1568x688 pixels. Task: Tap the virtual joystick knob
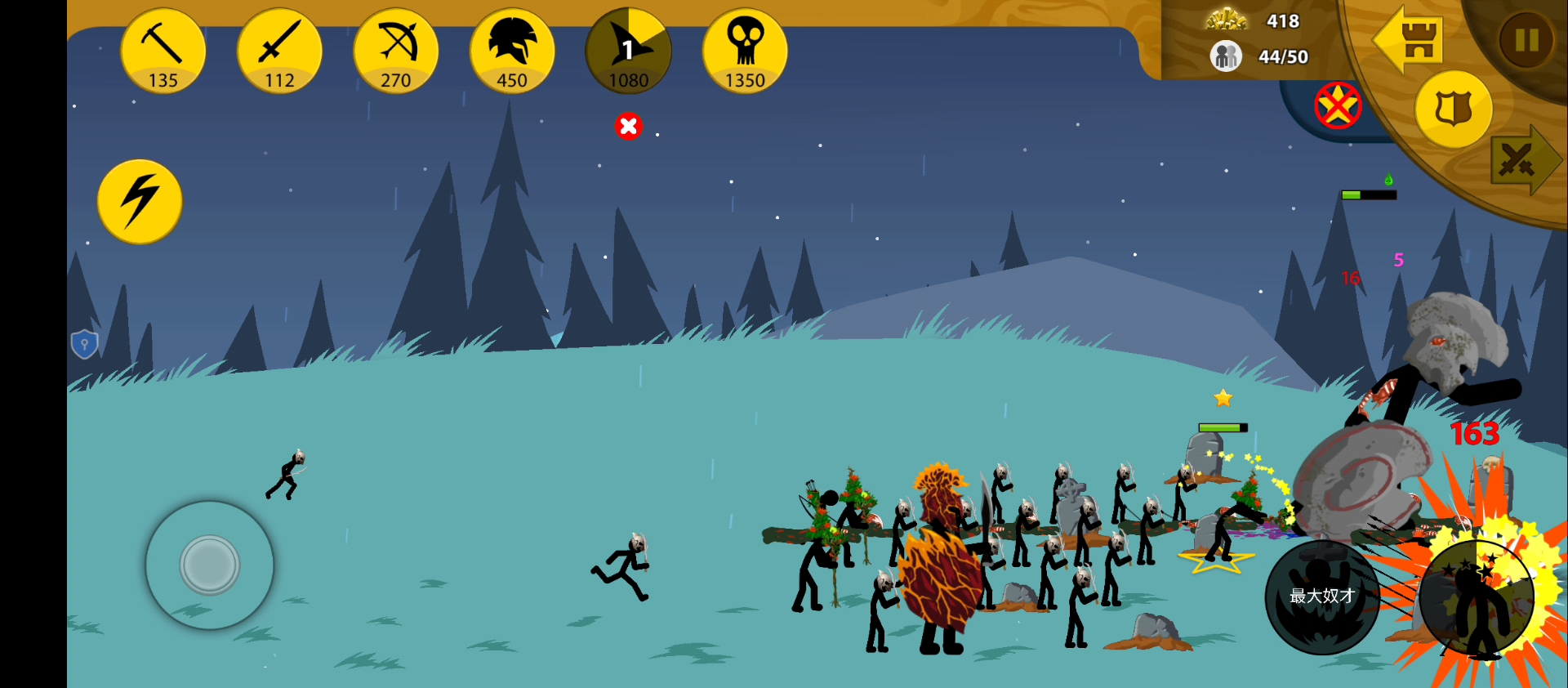pyautogui.click(x=210, y=565)
